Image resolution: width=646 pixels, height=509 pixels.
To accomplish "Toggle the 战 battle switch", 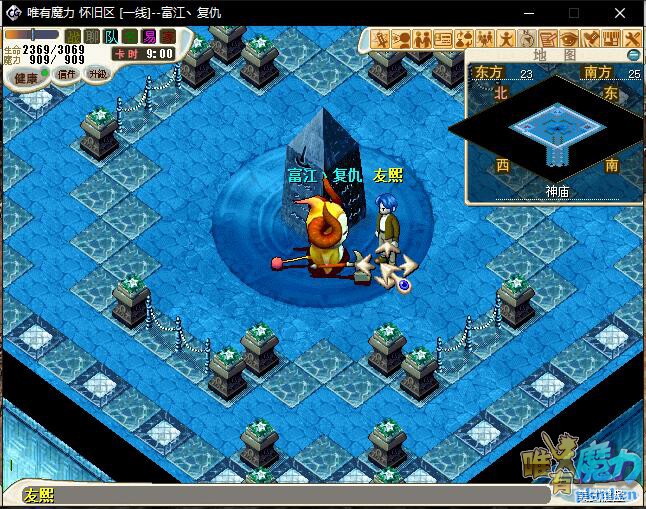I will pos(73,38).
